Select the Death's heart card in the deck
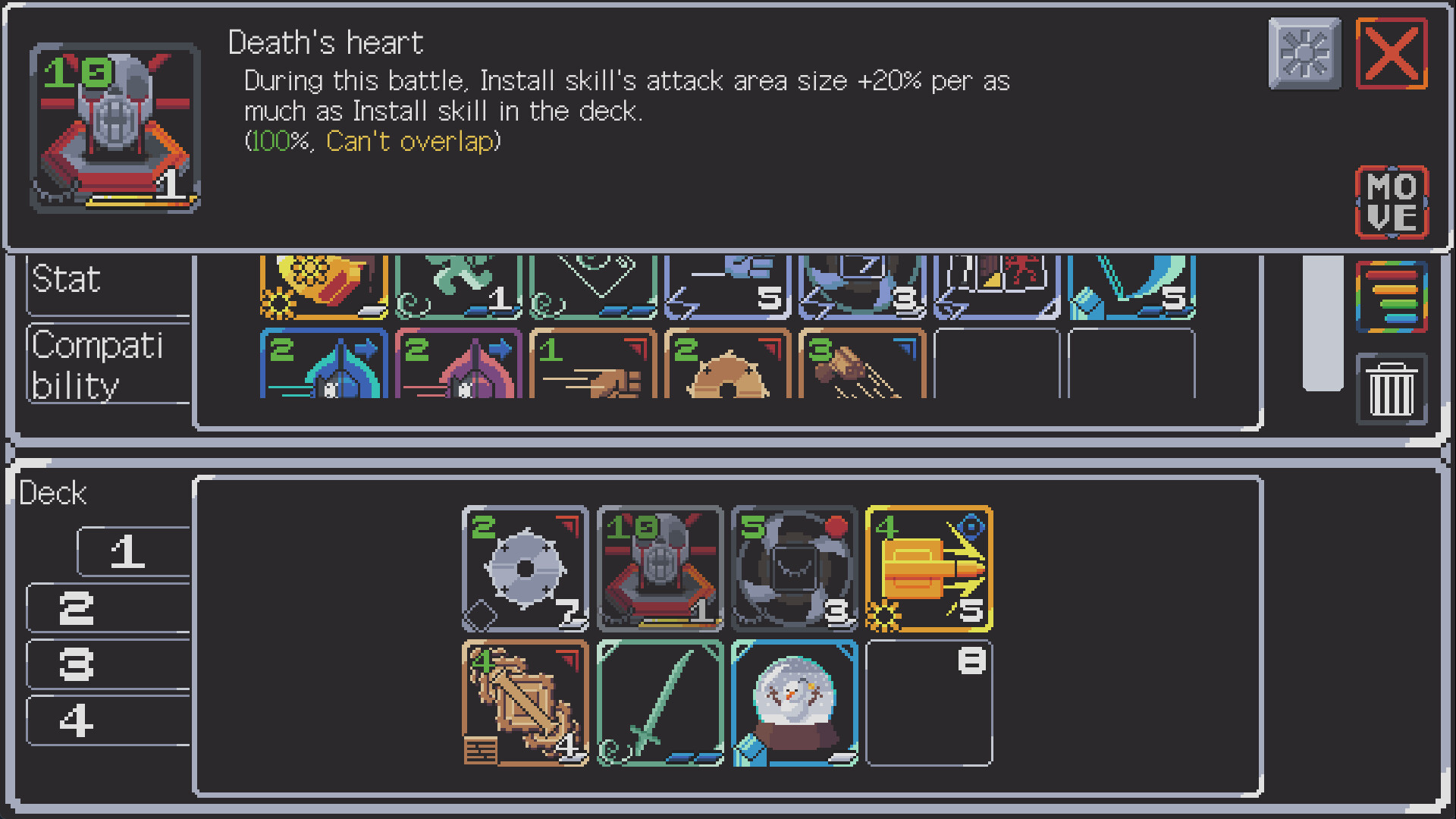1456x819 pixels. 659,569
